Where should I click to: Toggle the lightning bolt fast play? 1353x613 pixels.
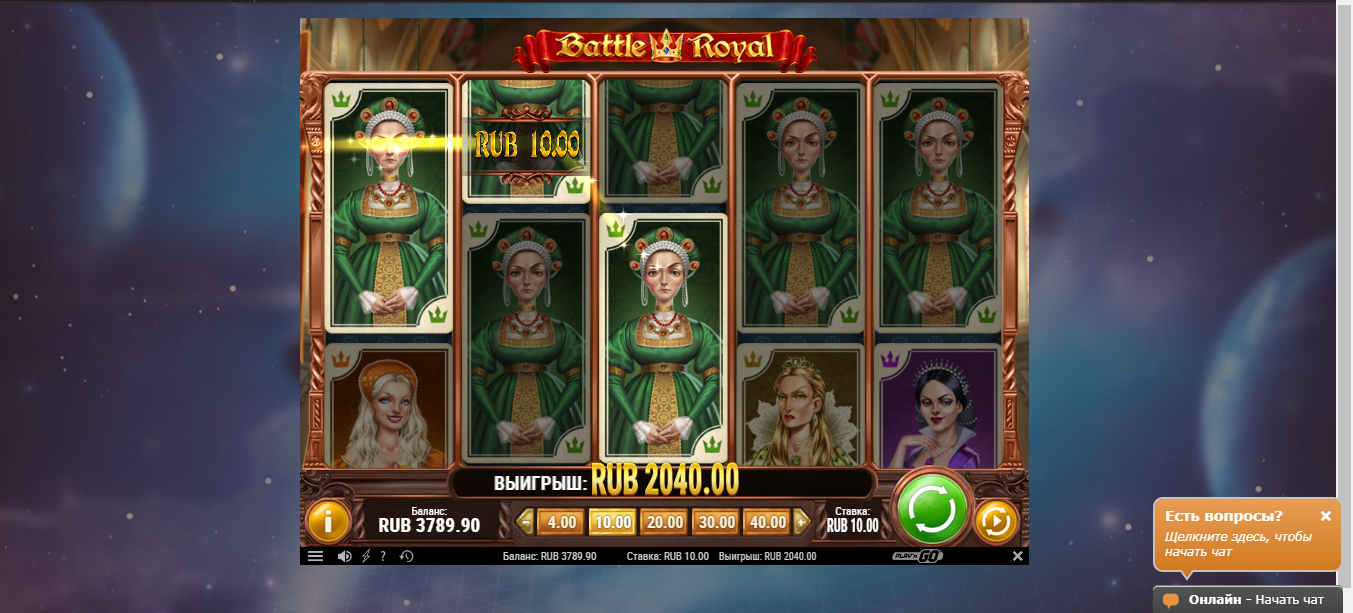pos(366,557)
